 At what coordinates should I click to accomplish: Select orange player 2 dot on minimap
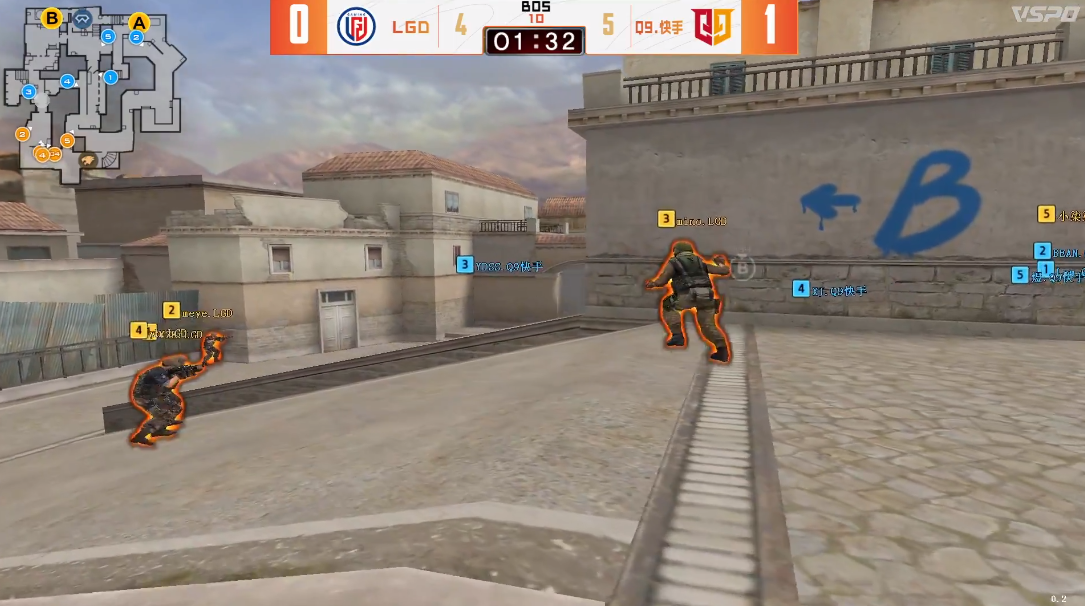coord(22,134)
